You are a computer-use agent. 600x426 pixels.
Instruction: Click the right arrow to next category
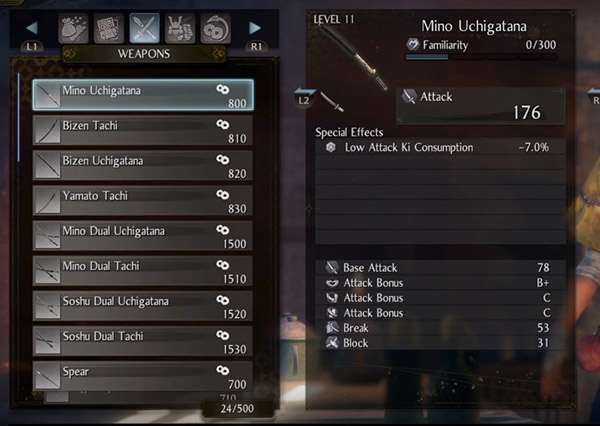click(x=255, y=28)
